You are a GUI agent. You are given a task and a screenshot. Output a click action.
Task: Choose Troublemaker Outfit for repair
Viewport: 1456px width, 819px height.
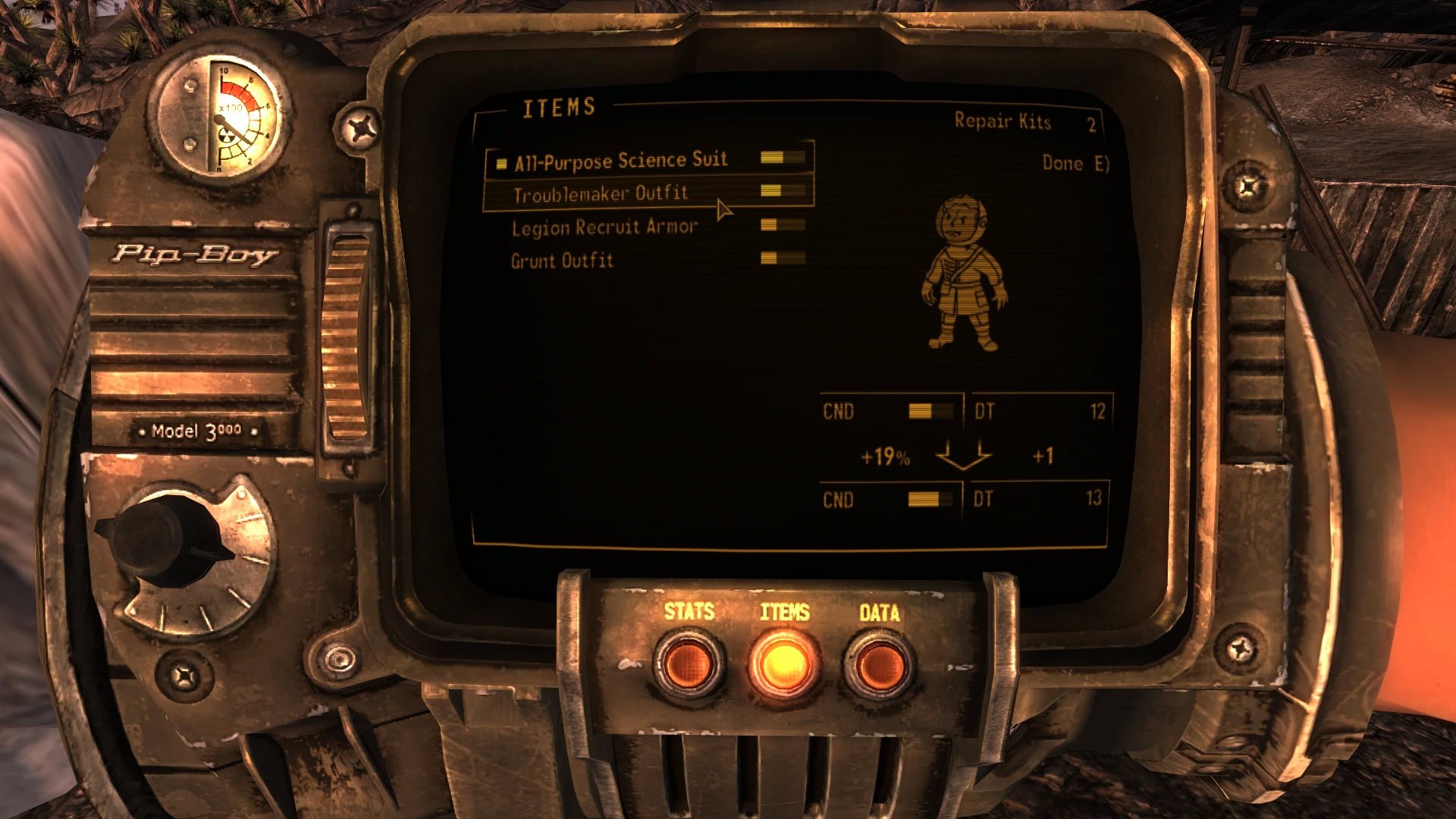pos(601,194)
